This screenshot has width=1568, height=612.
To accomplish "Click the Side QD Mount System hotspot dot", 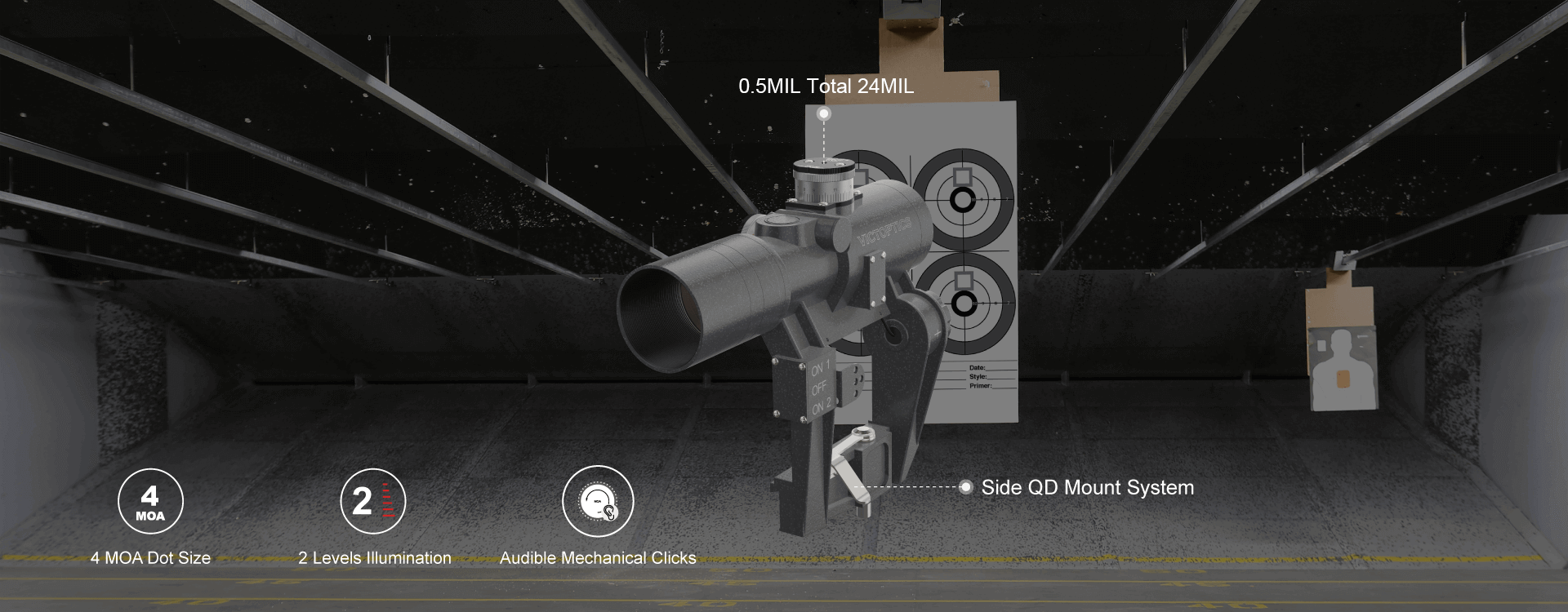I will (x=966, y=487).
